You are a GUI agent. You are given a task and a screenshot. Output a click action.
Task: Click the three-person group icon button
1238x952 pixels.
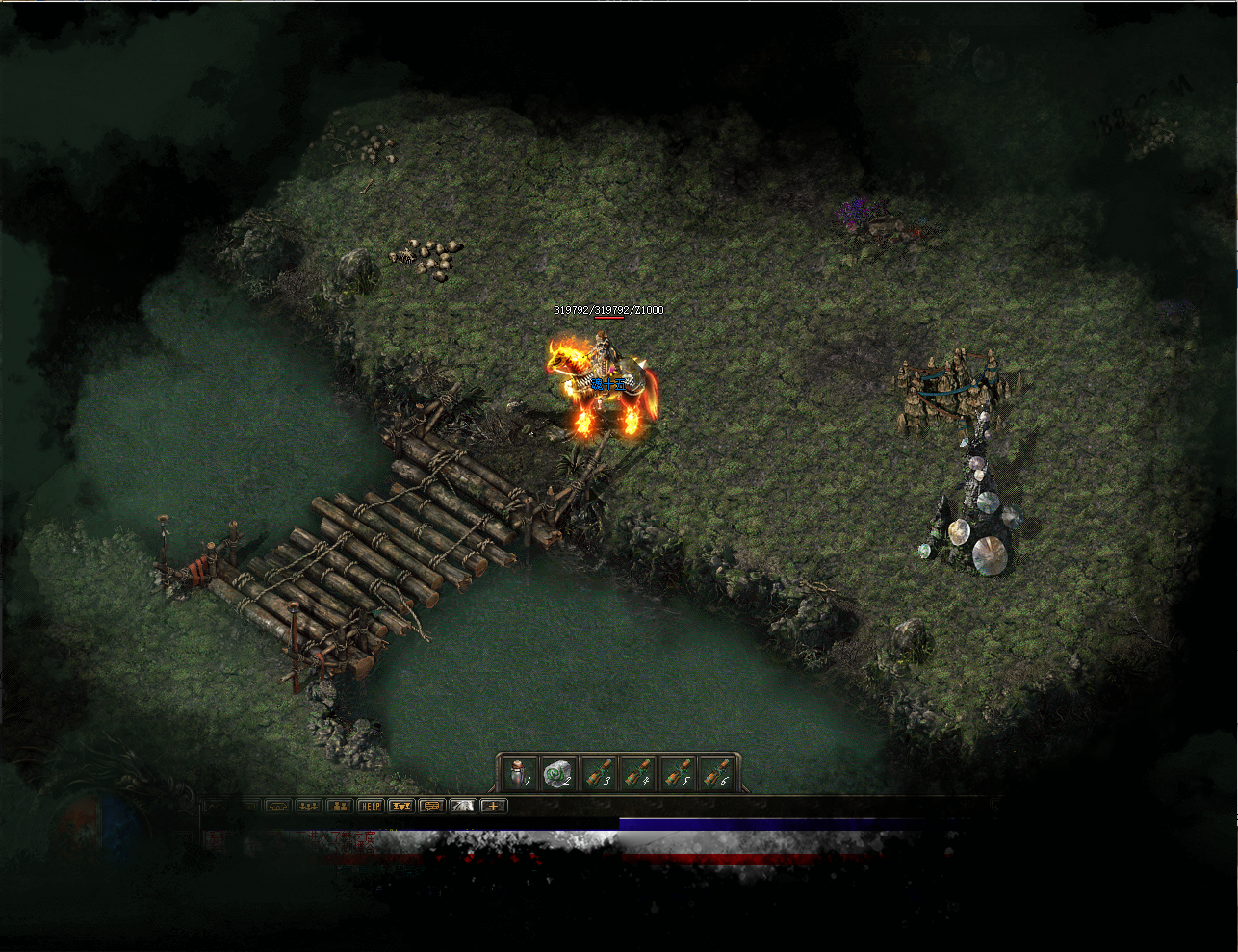click(308, 806)
